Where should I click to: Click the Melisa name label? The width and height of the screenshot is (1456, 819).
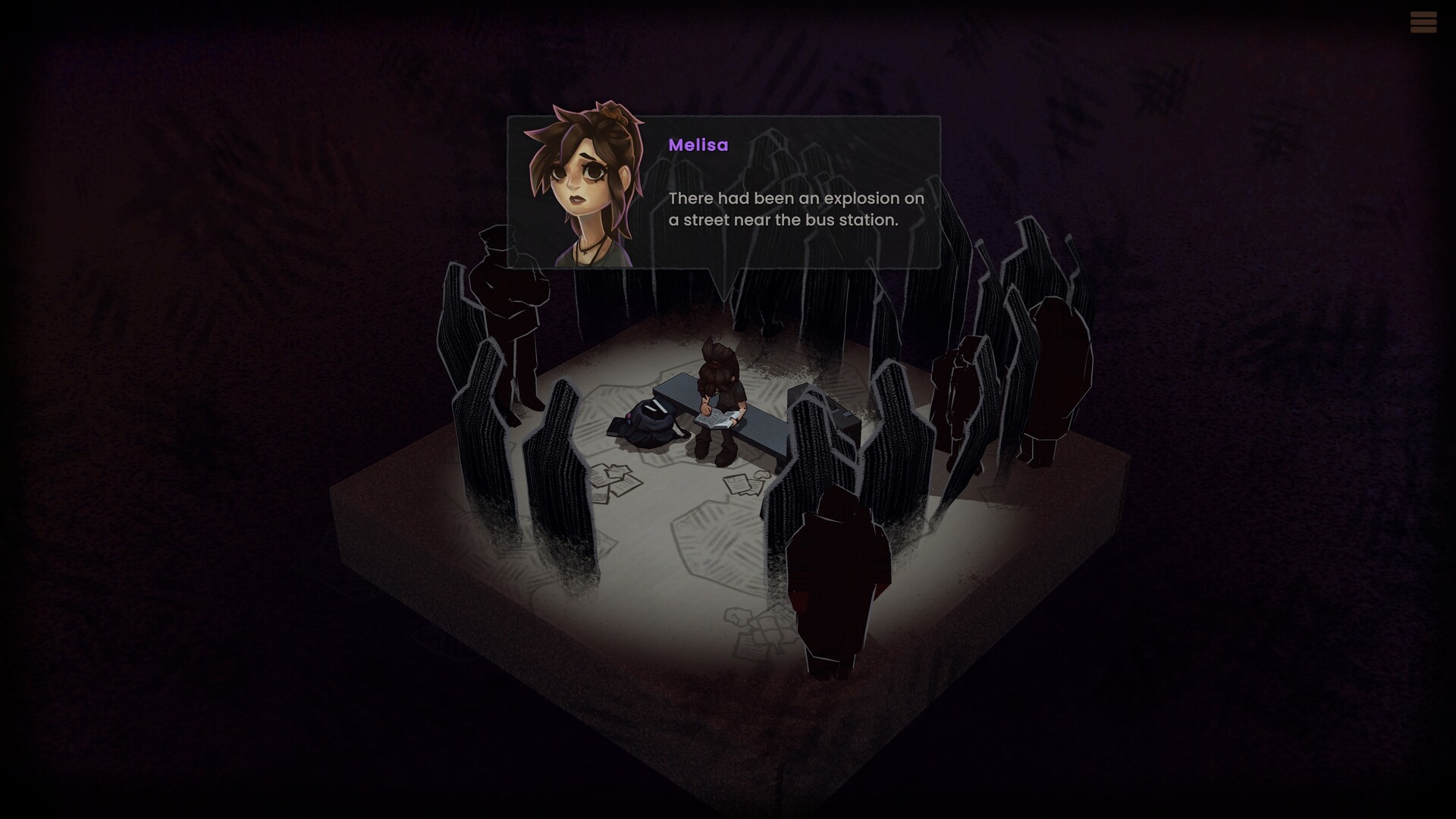pyautogui.click(x=698, y=146)
